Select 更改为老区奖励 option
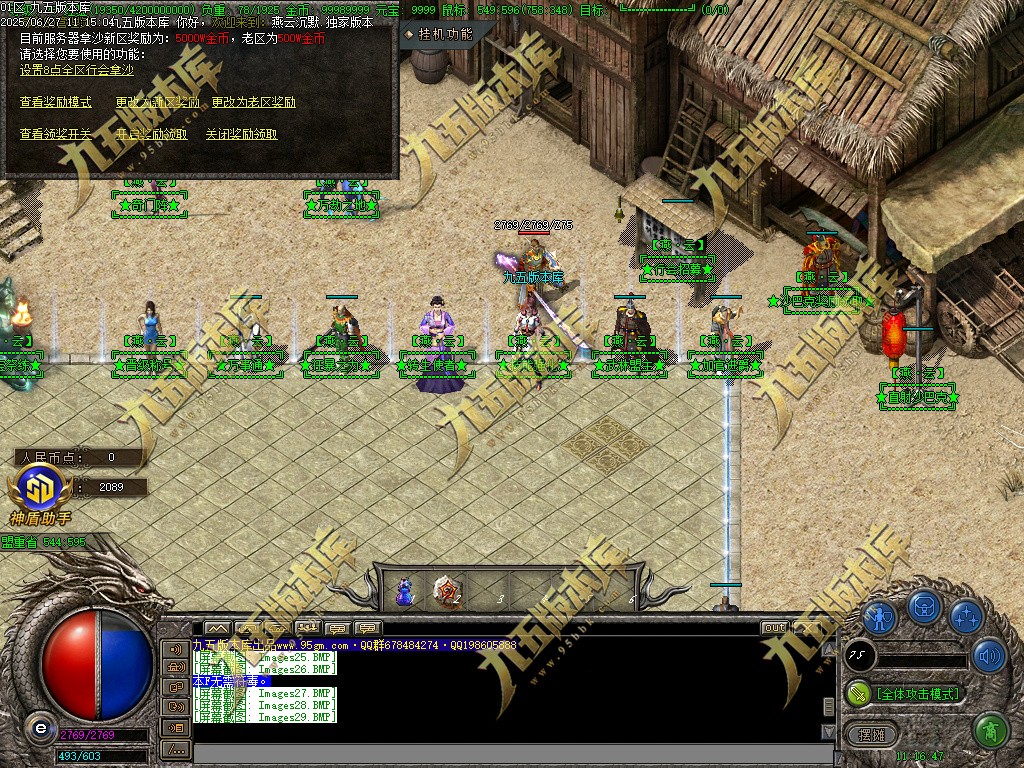This screenshot has width=1024, height=768. tap(253, 102)
